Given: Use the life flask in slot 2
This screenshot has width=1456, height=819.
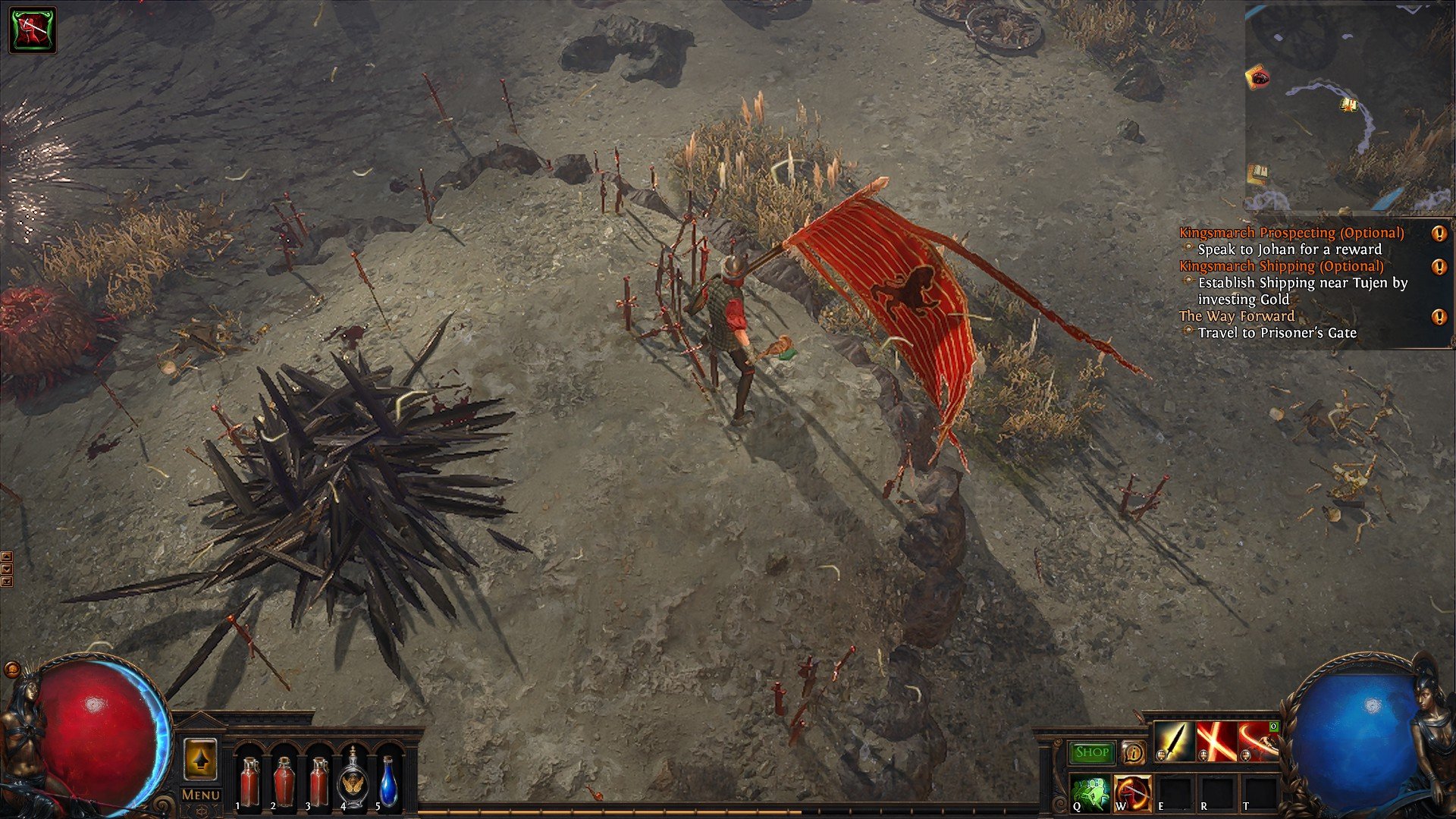Looking at the screenshot, I should point(284,781).
